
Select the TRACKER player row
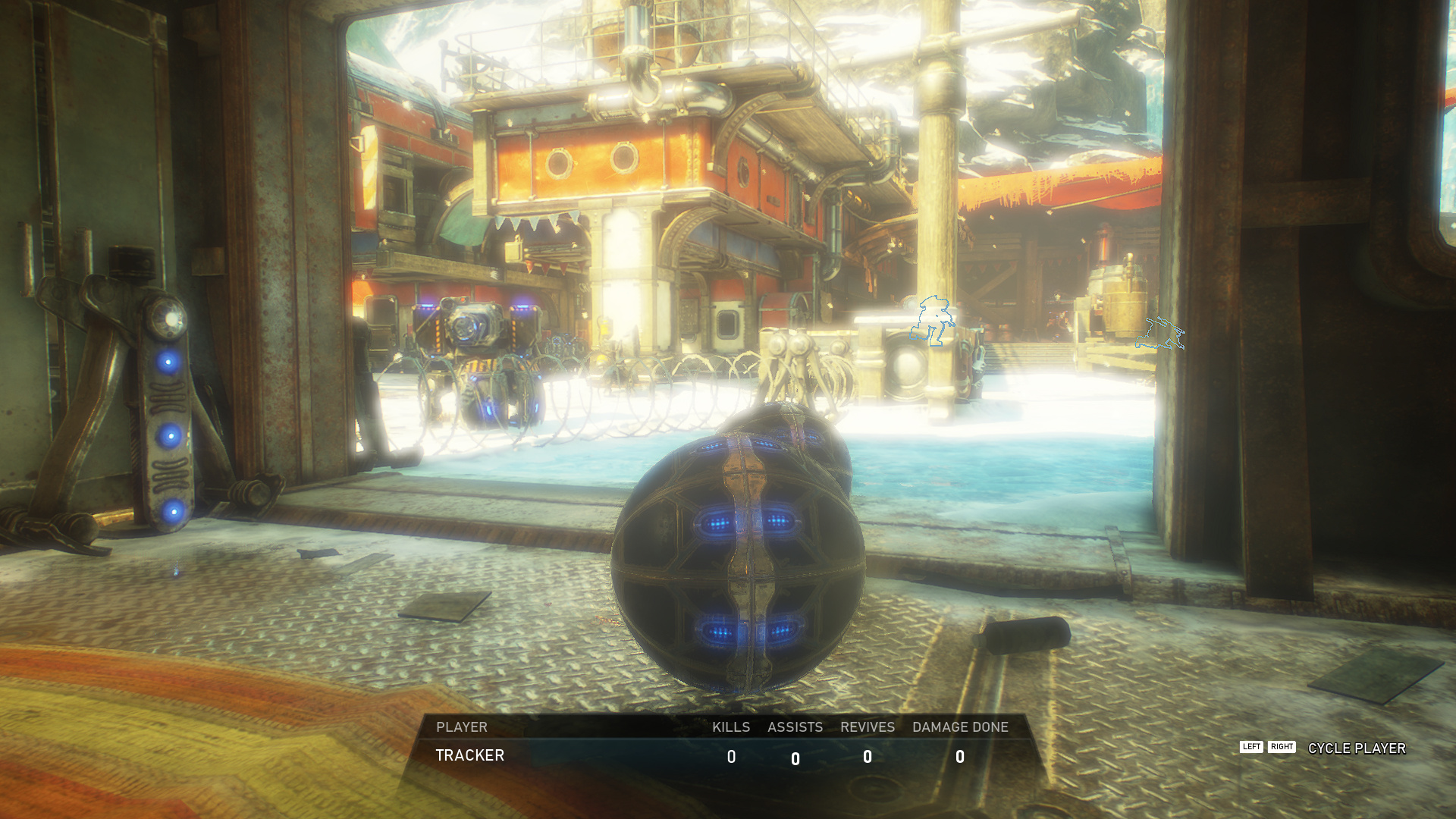[470, 755]
